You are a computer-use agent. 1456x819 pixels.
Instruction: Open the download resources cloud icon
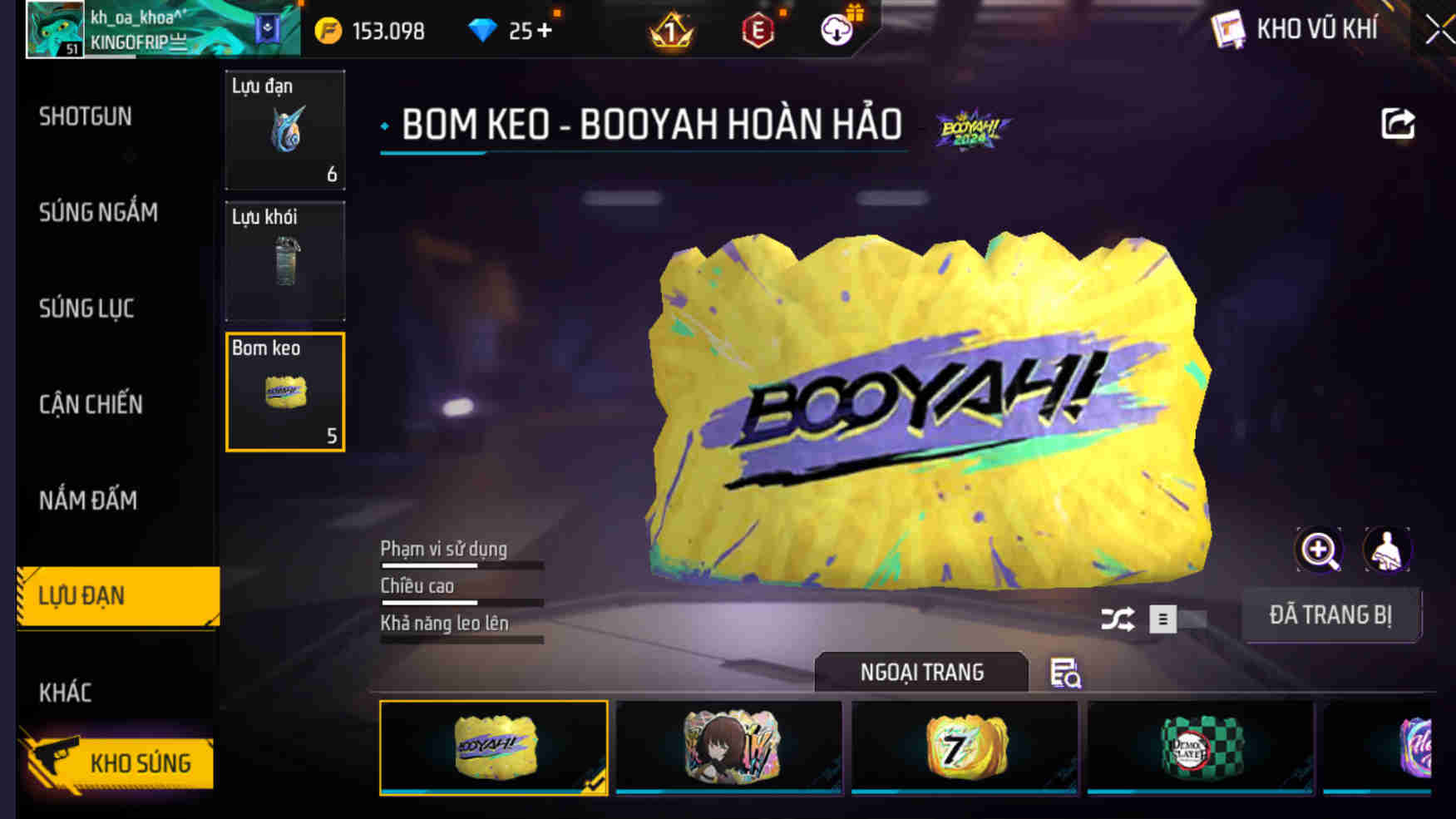tap(839, 27)
